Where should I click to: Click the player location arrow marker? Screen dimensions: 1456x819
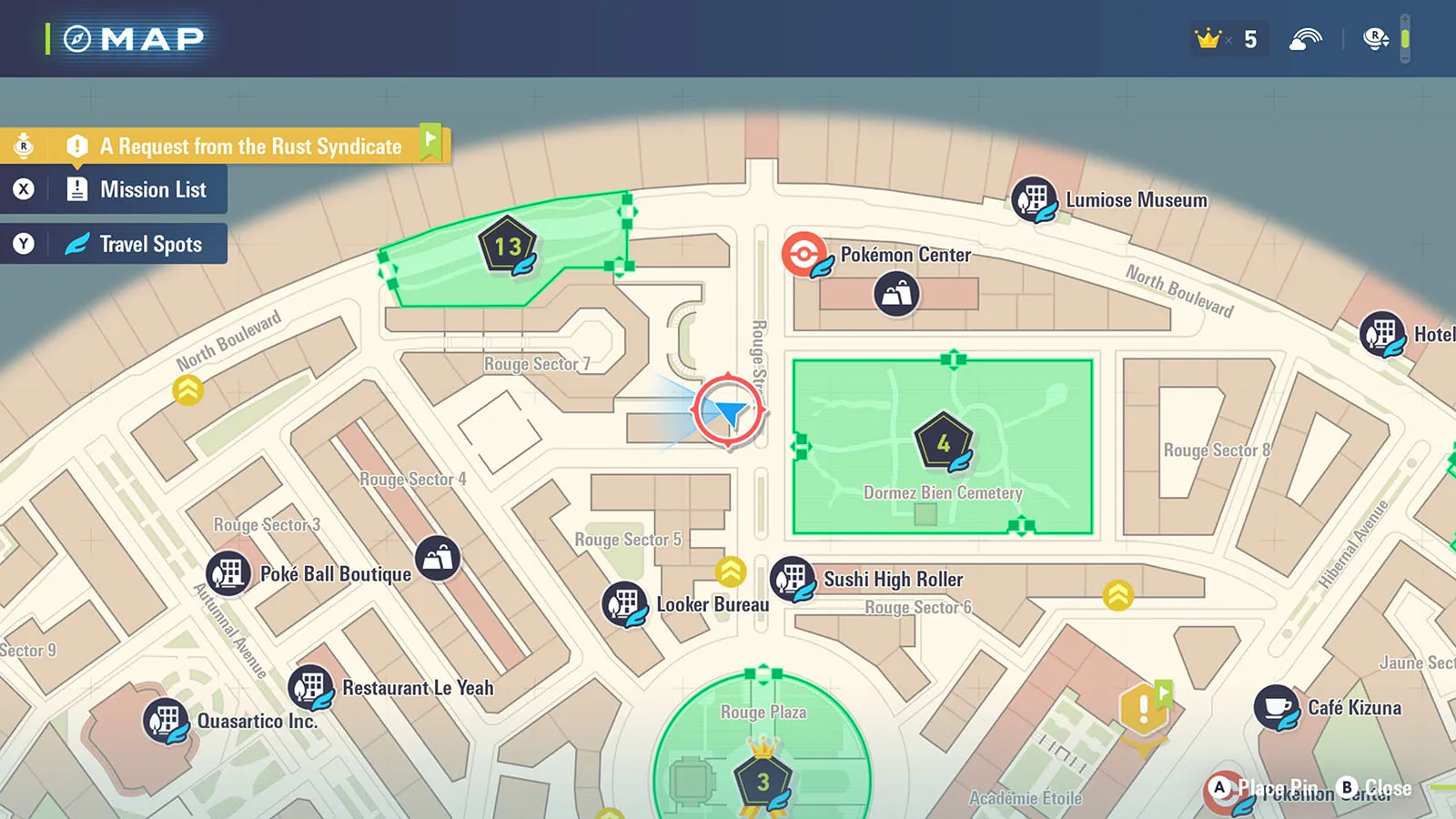click(x=728, y=411)
